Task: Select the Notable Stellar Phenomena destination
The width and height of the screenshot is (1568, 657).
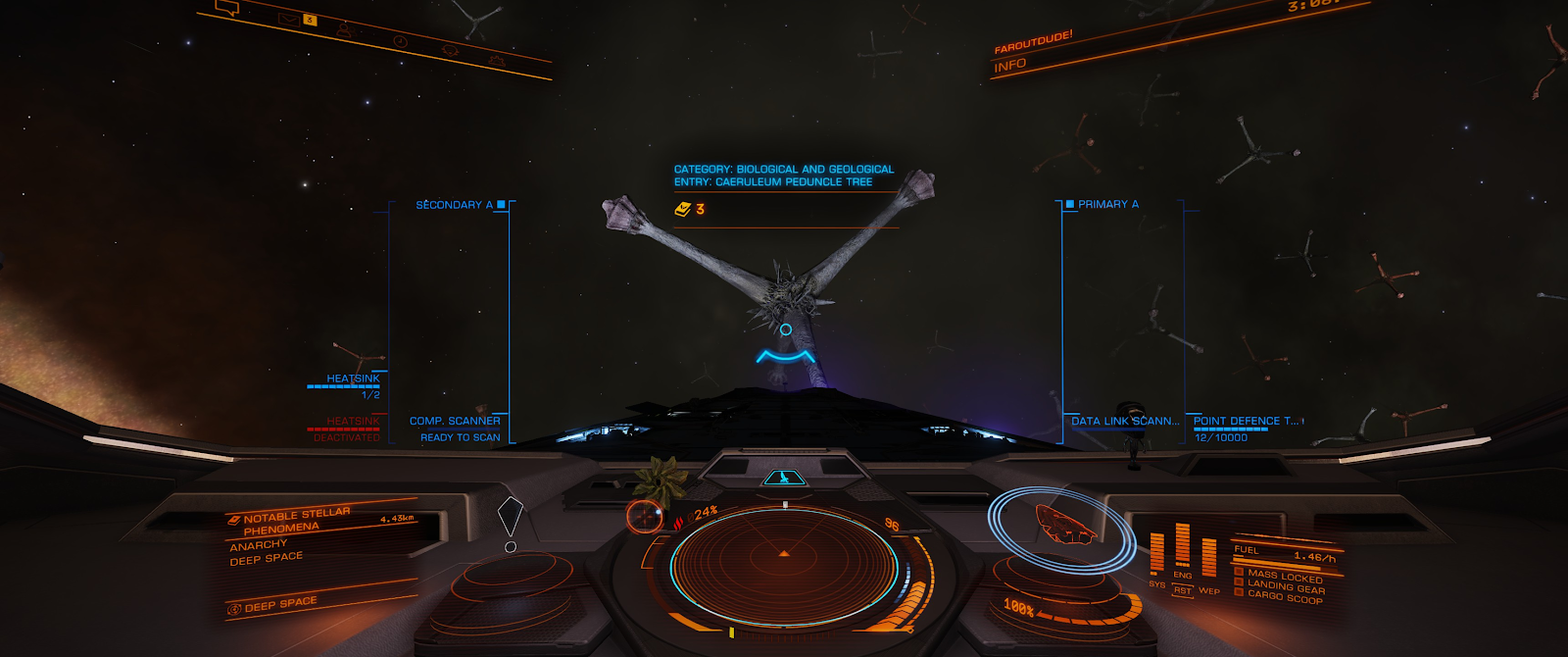Action: point(296,521)
